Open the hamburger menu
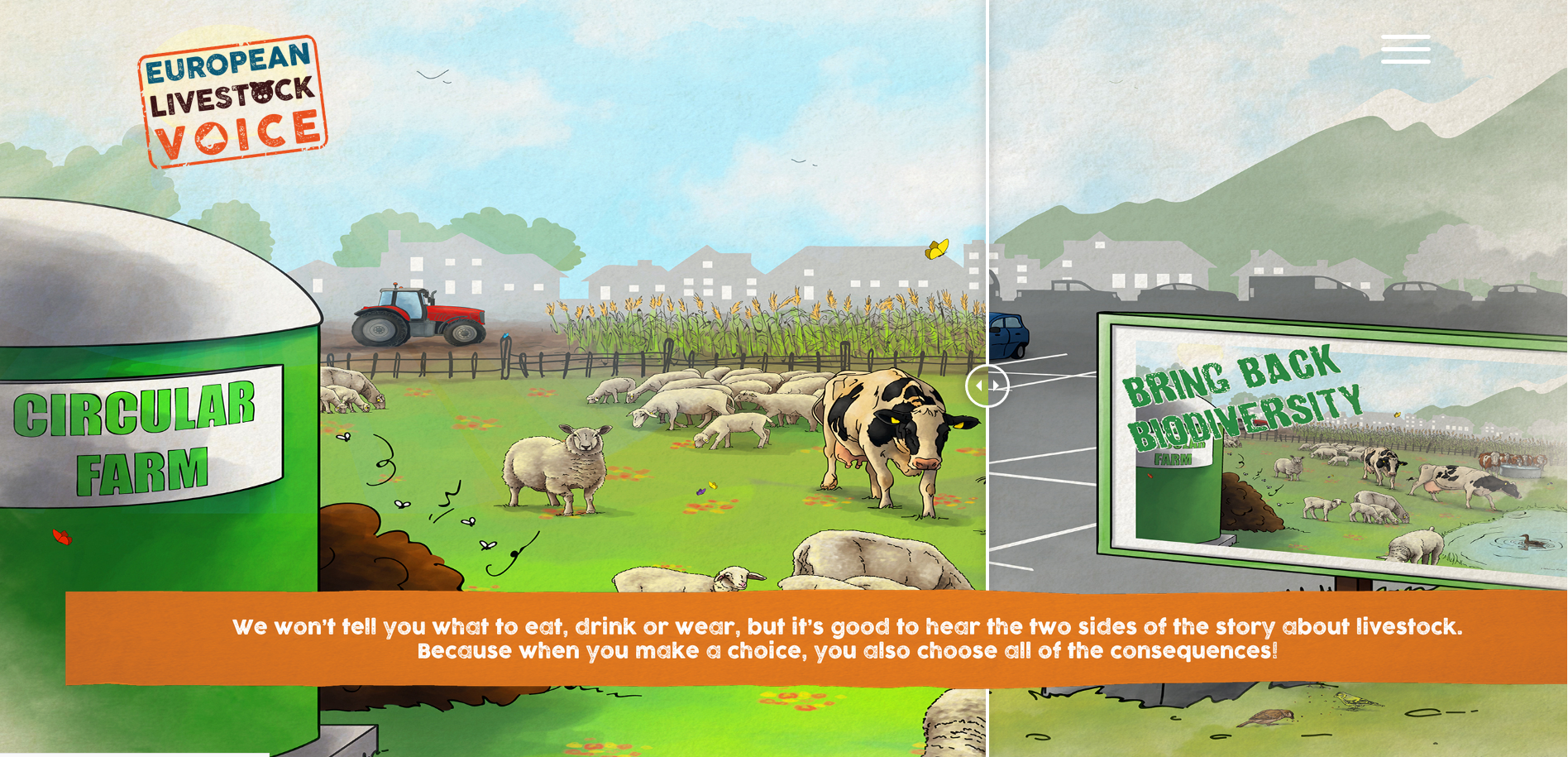 (x=1405, y=49)
